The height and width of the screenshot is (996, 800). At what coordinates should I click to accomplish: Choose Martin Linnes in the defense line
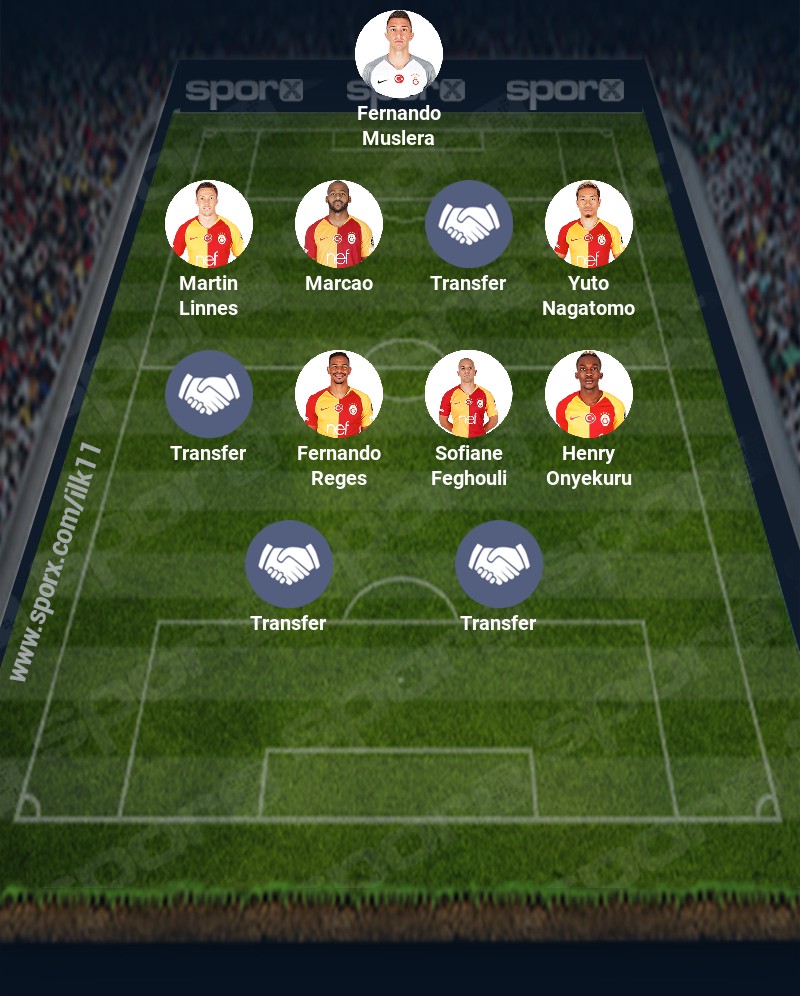coord(209,224)
